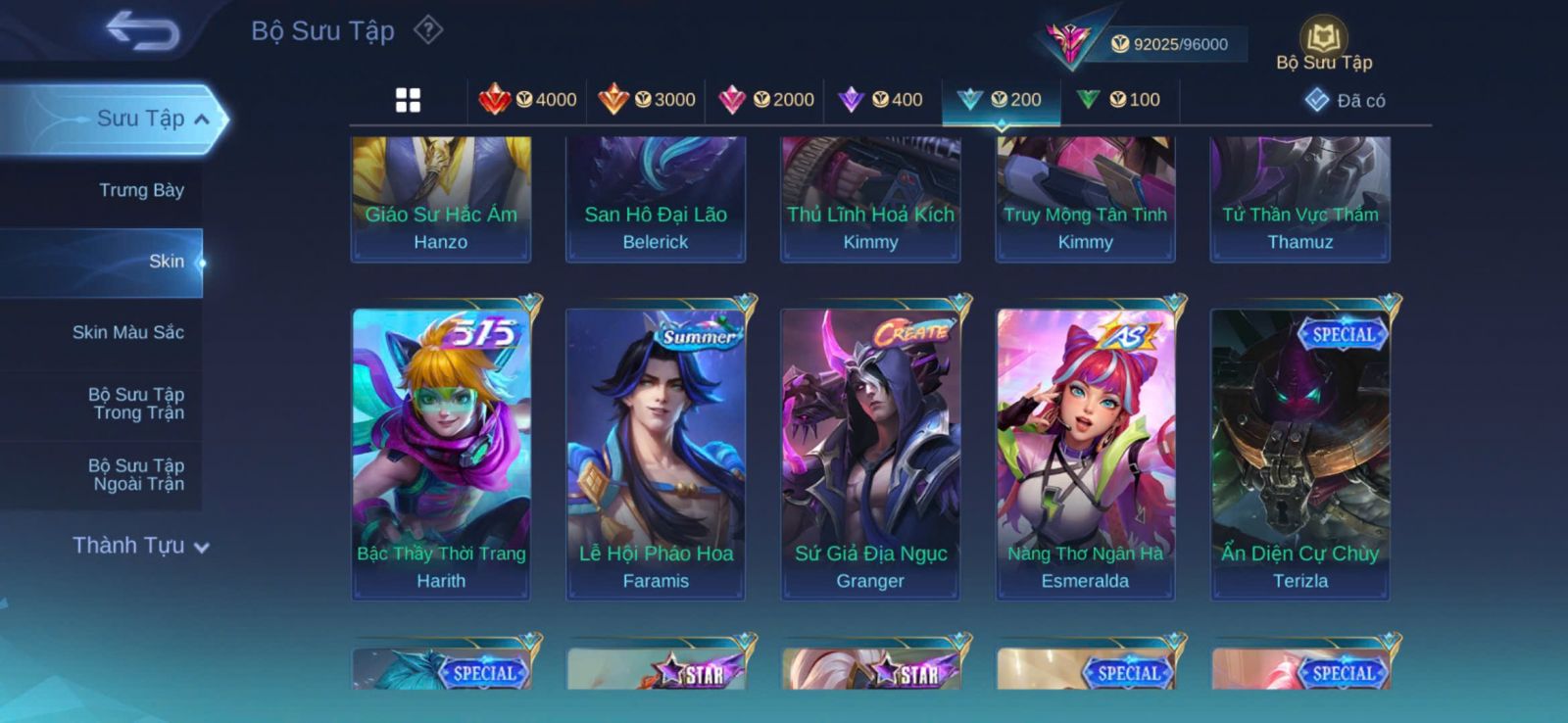Open the Bộ Sưu Tập book icon

(1323, 45)
